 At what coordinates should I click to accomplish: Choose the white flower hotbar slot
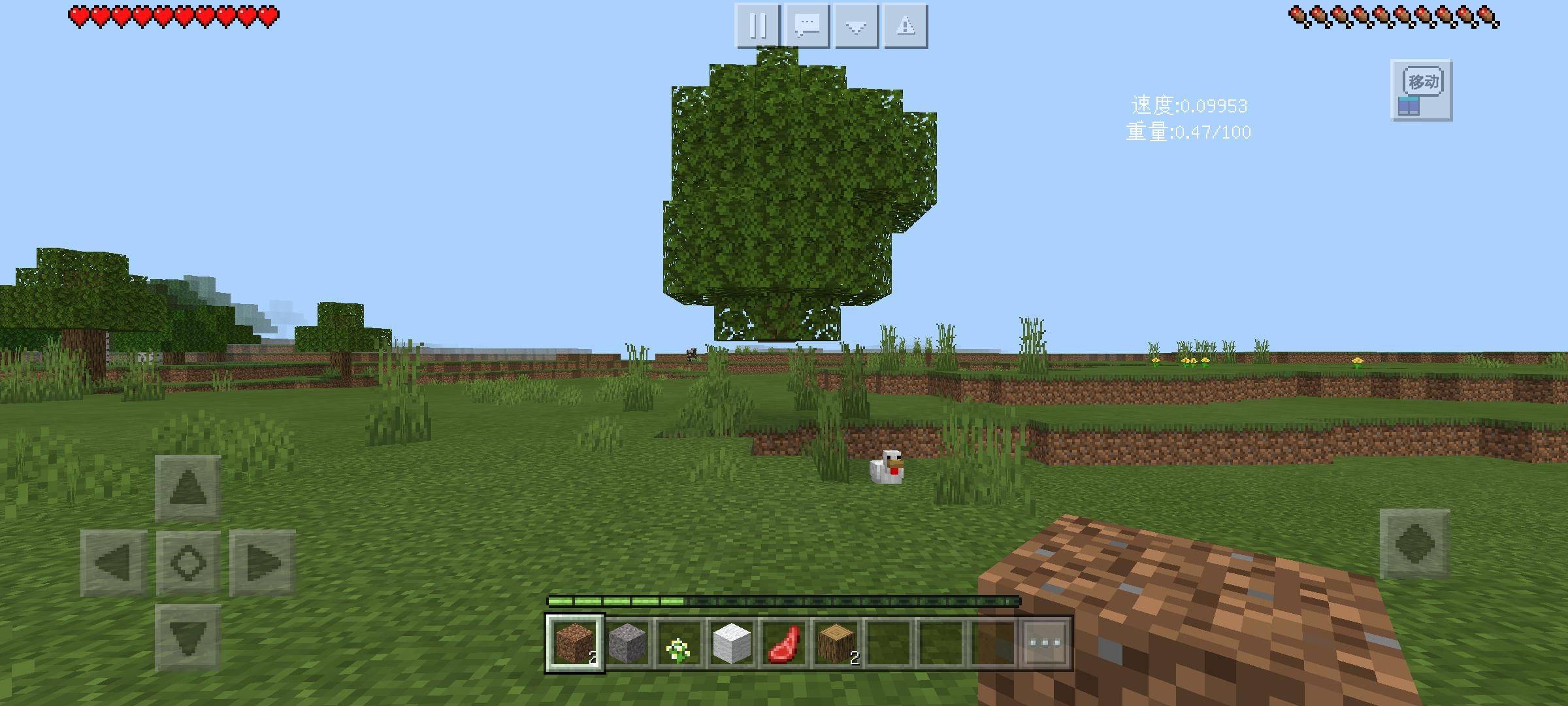(x=679, y=643)
